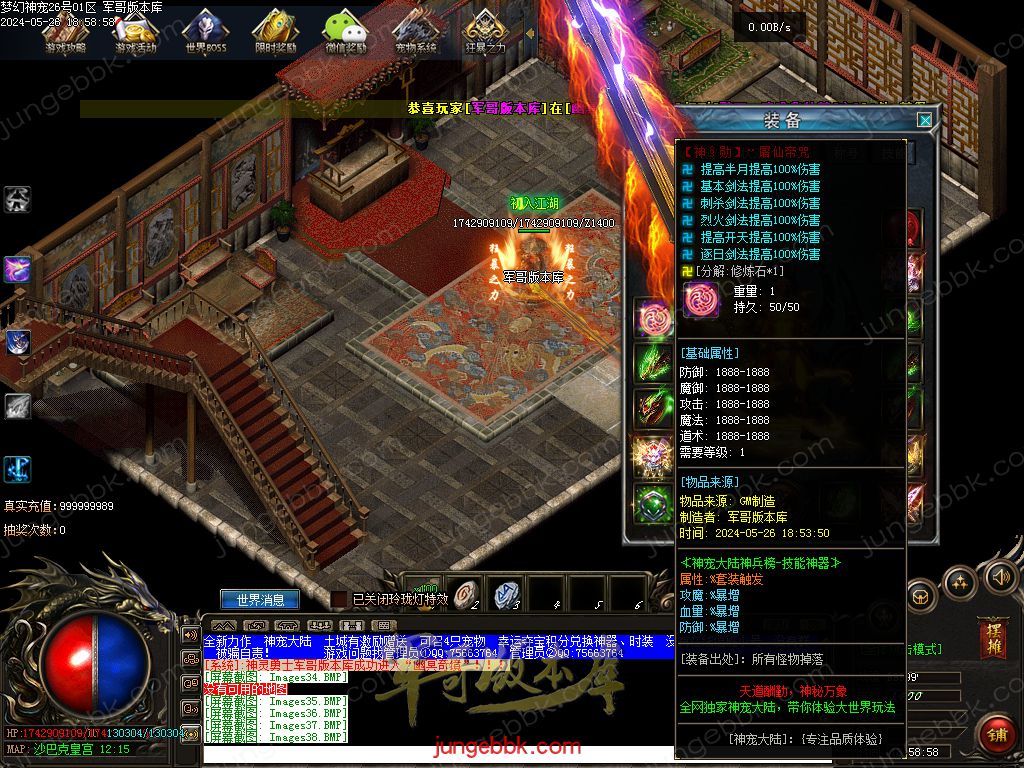Select the green gem shield equipment slot
Viewport: 1024px width, 768px height.
654,502
